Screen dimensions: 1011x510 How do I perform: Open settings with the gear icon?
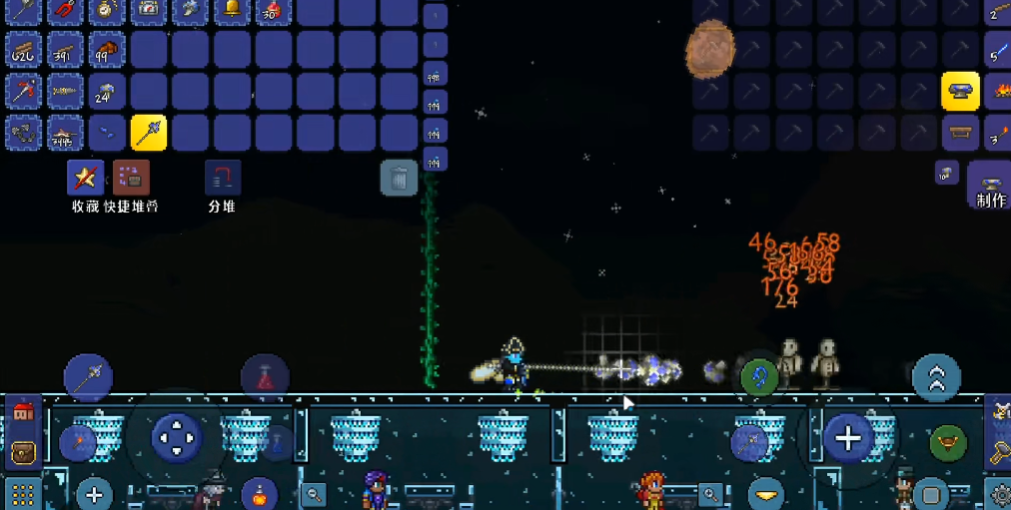point(999,494)
